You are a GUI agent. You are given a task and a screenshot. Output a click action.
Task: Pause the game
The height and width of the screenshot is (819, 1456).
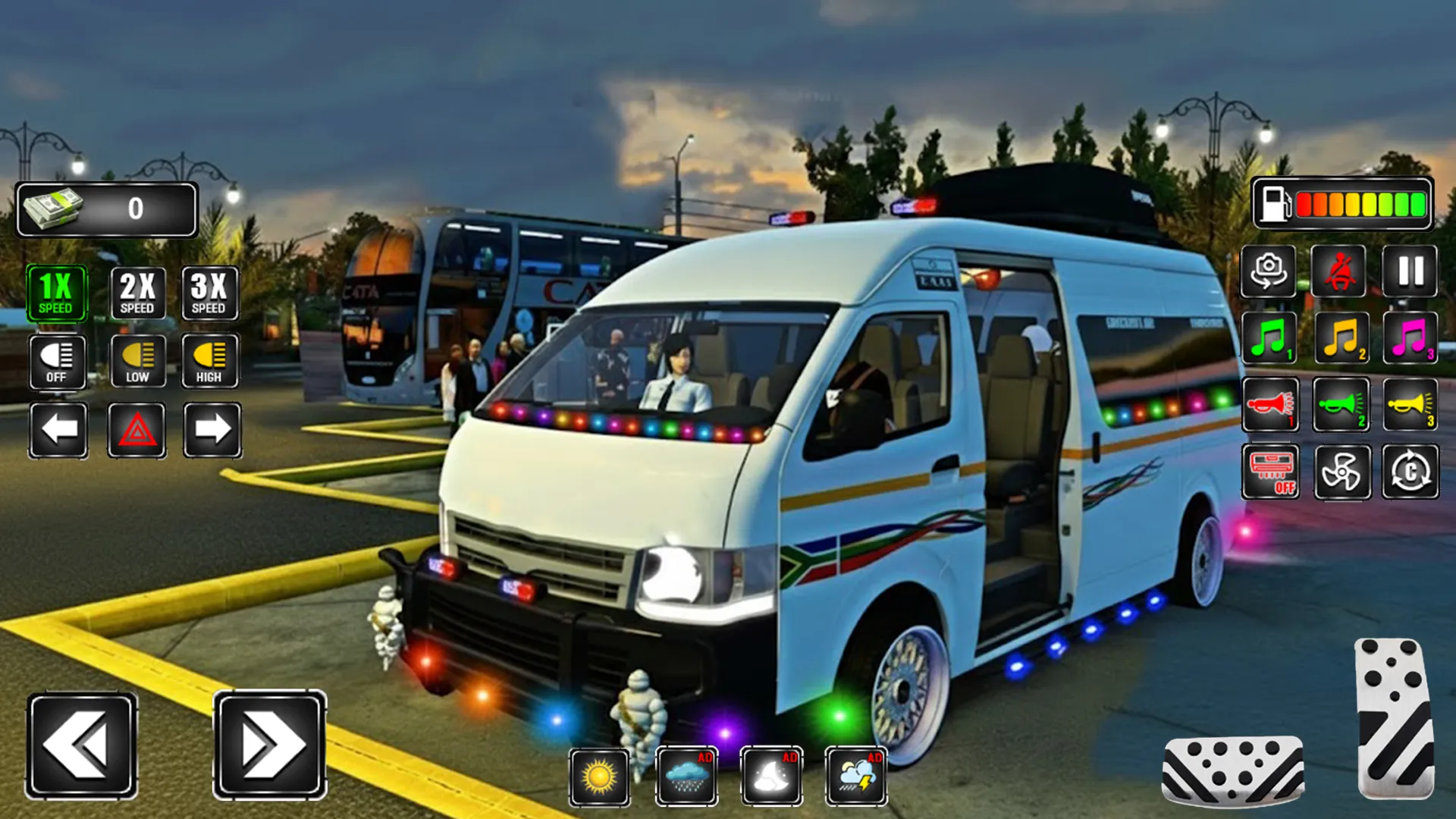coord(1409,273)
